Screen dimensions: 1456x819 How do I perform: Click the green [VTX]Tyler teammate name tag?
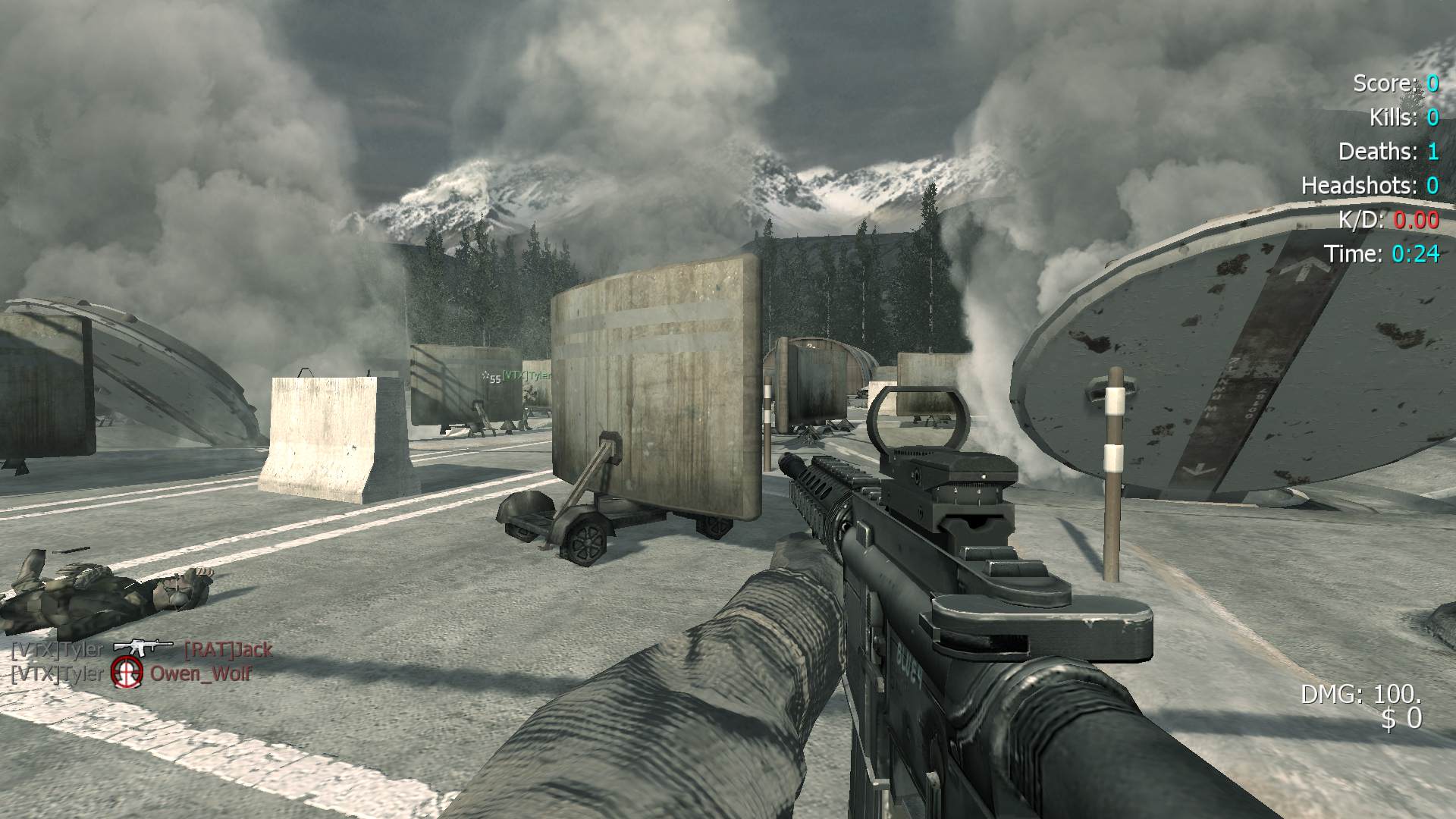click(526, 375)
